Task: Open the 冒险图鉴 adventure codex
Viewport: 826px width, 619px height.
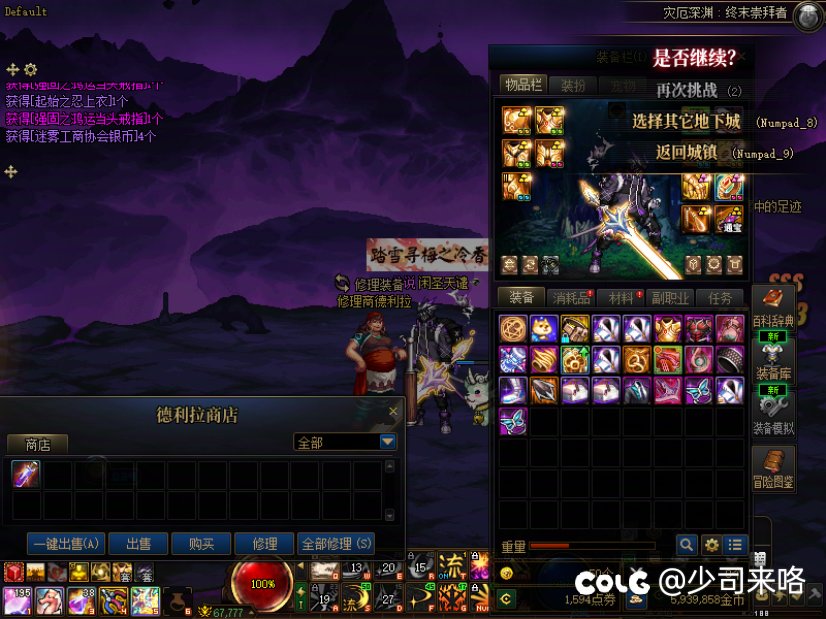Action: pyautogui.click(x=773, y=470)
